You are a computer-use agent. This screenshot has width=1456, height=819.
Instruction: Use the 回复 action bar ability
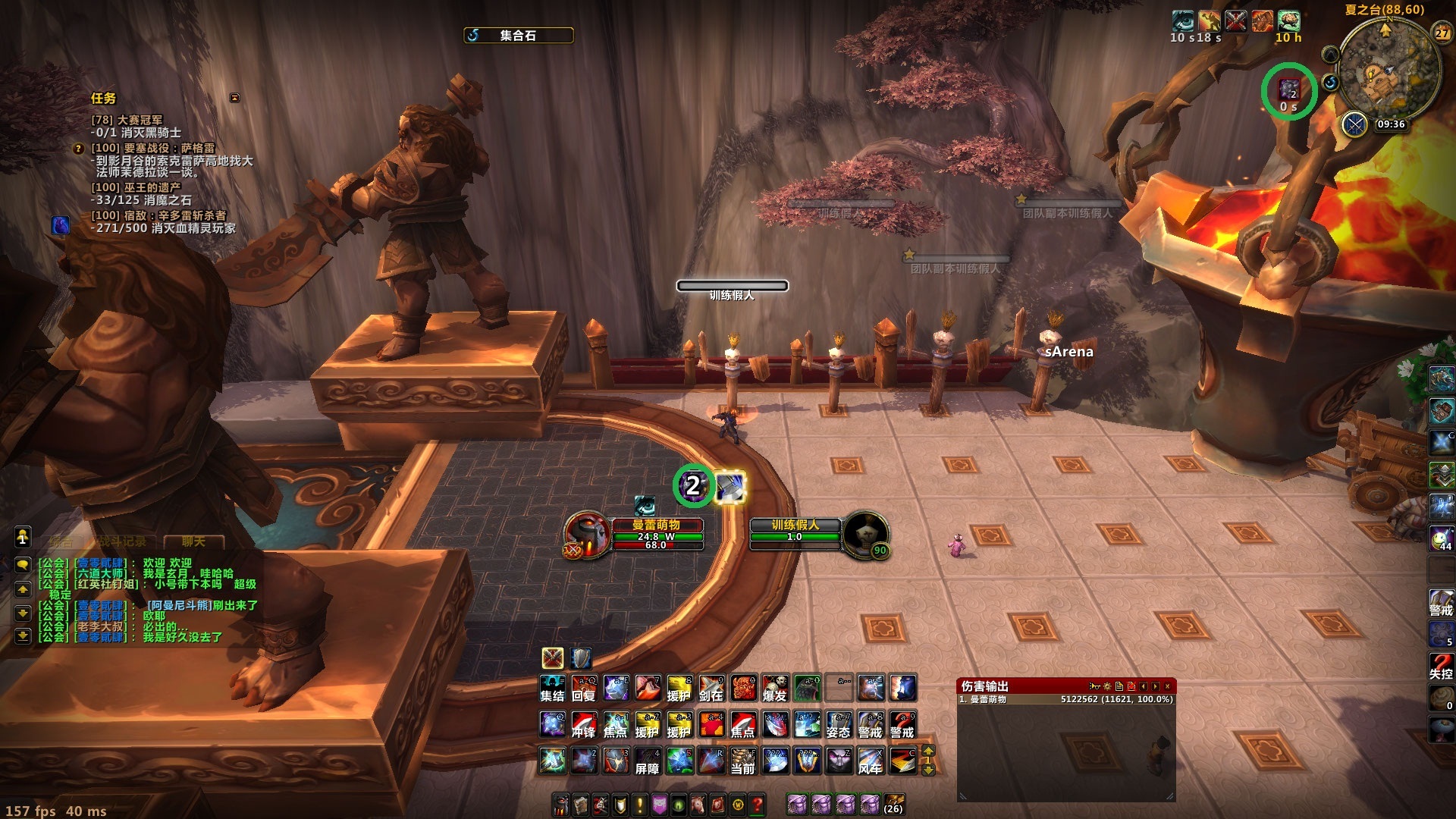pyautogui.click(x=584, y=689)
